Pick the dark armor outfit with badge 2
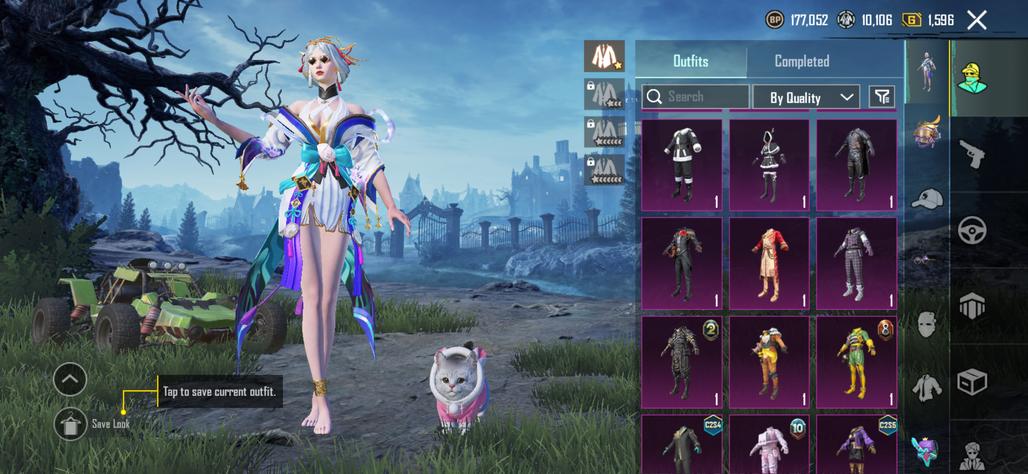The image size is (1028, 474). [681, 361]
